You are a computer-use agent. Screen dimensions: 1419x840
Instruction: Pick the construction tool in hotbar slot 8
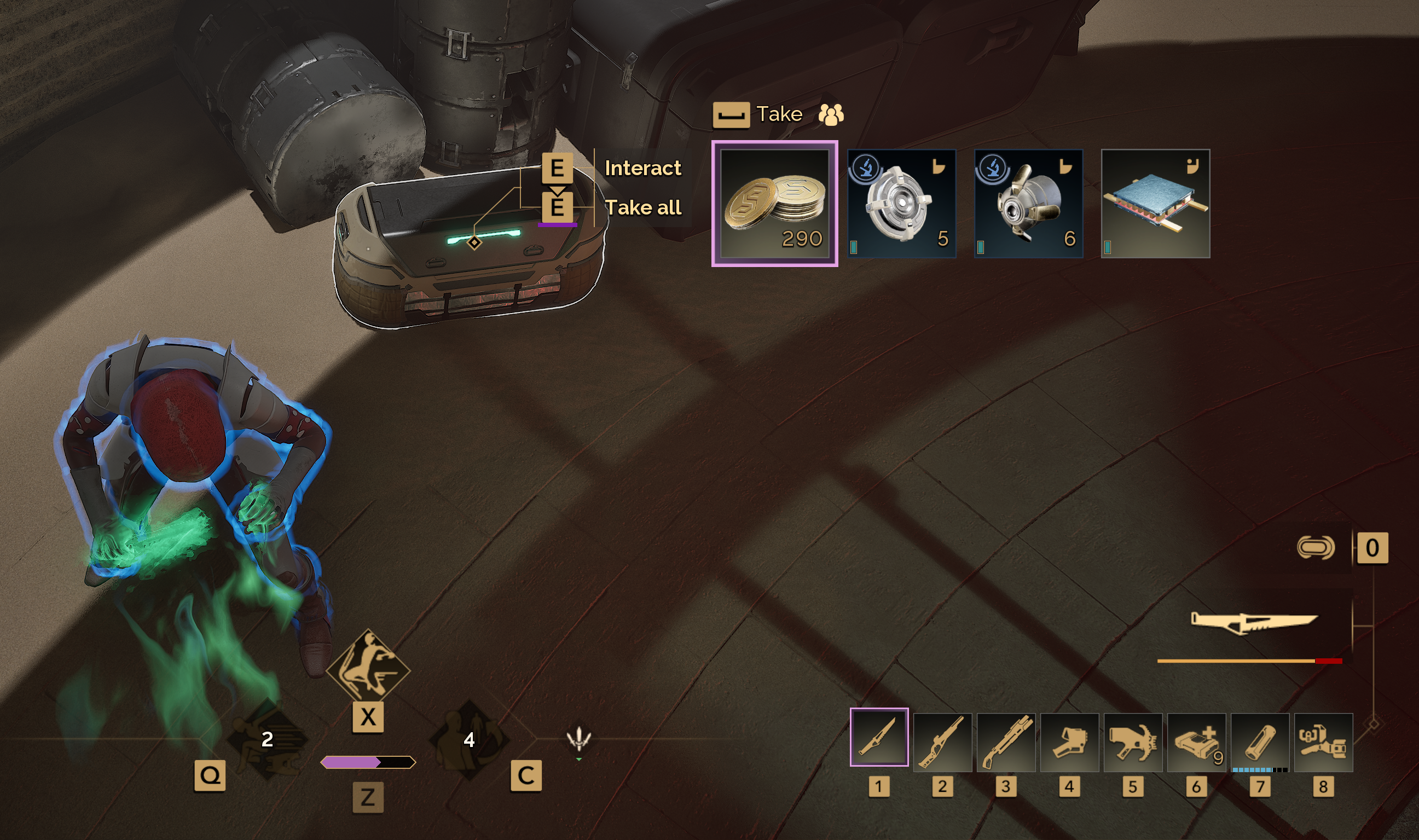pyautogui.click(x=1323, y=742)
